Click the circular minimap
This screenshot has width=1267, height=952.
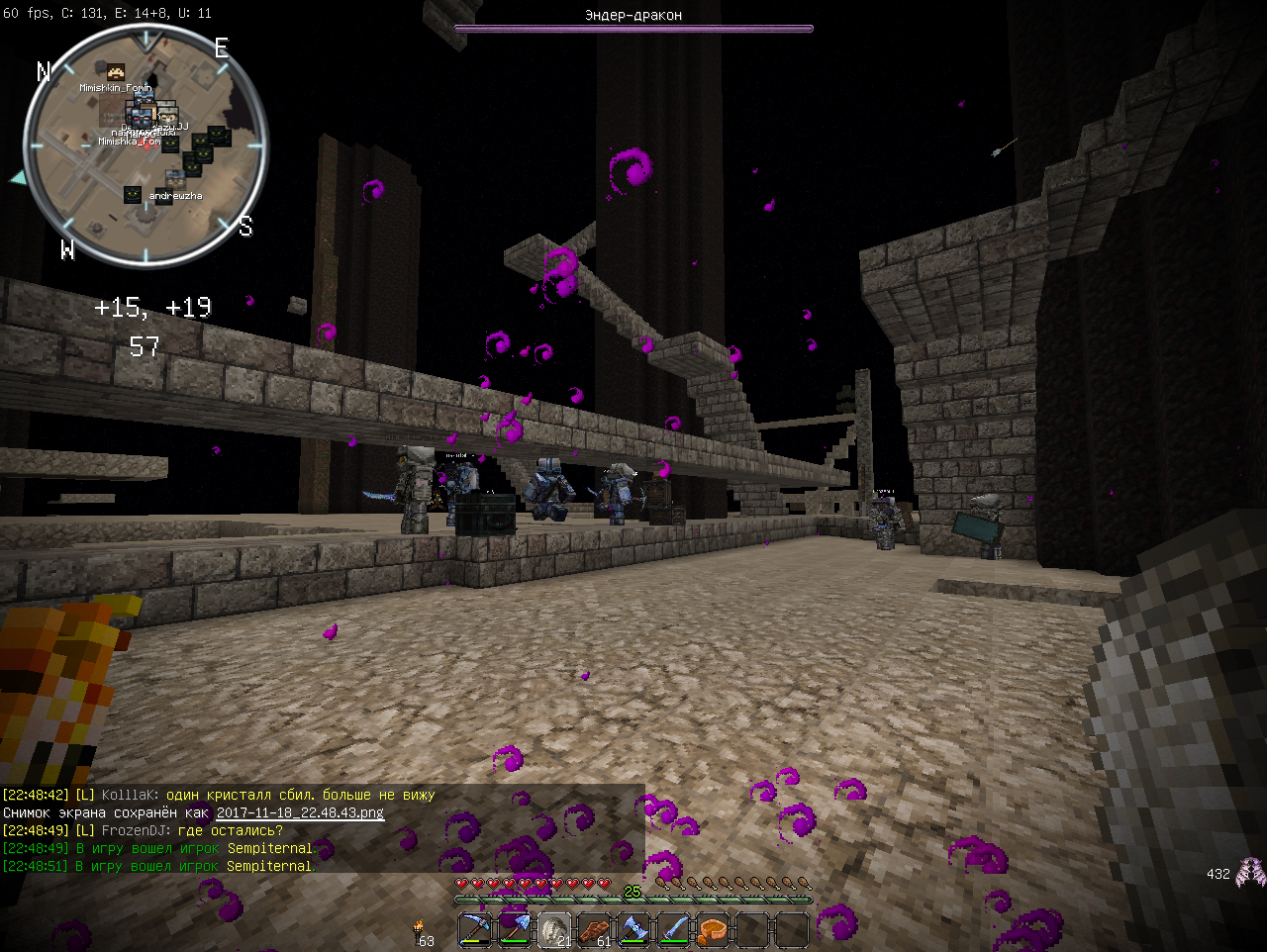click(x=145, y=146)
